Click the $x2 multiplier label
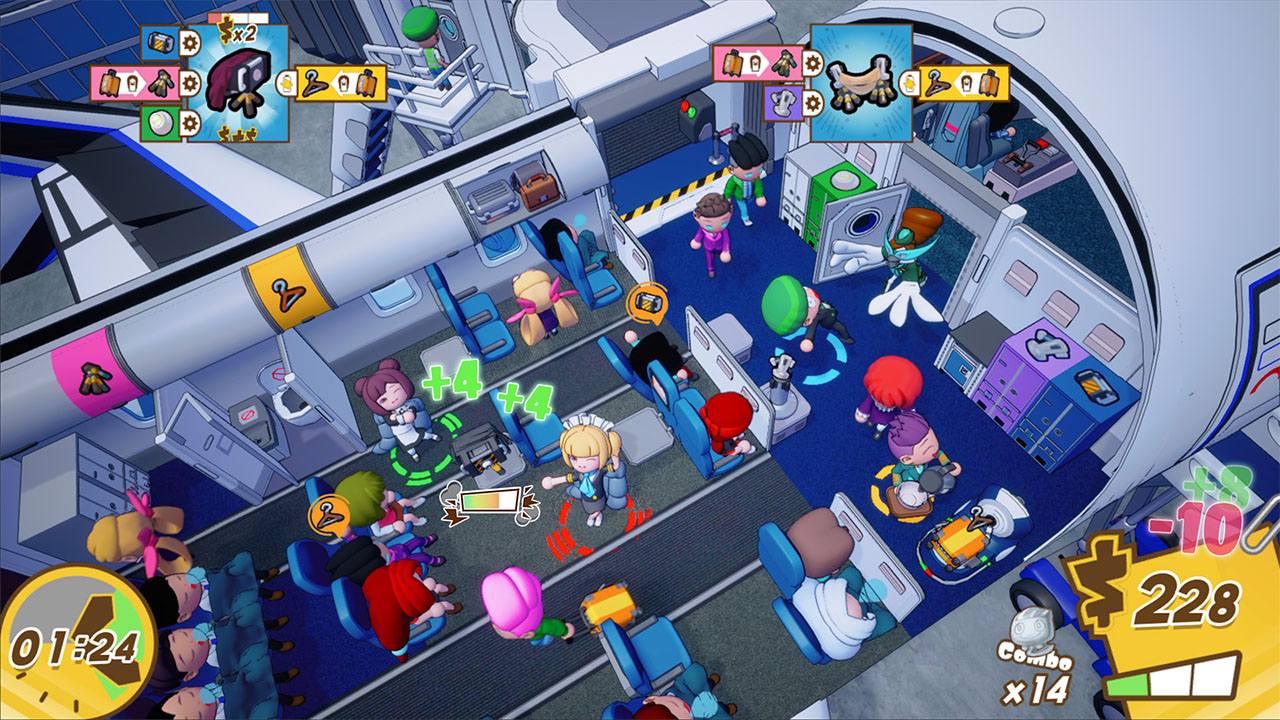This screenshot has width=1280, height=720. click(x=237, y=30)
